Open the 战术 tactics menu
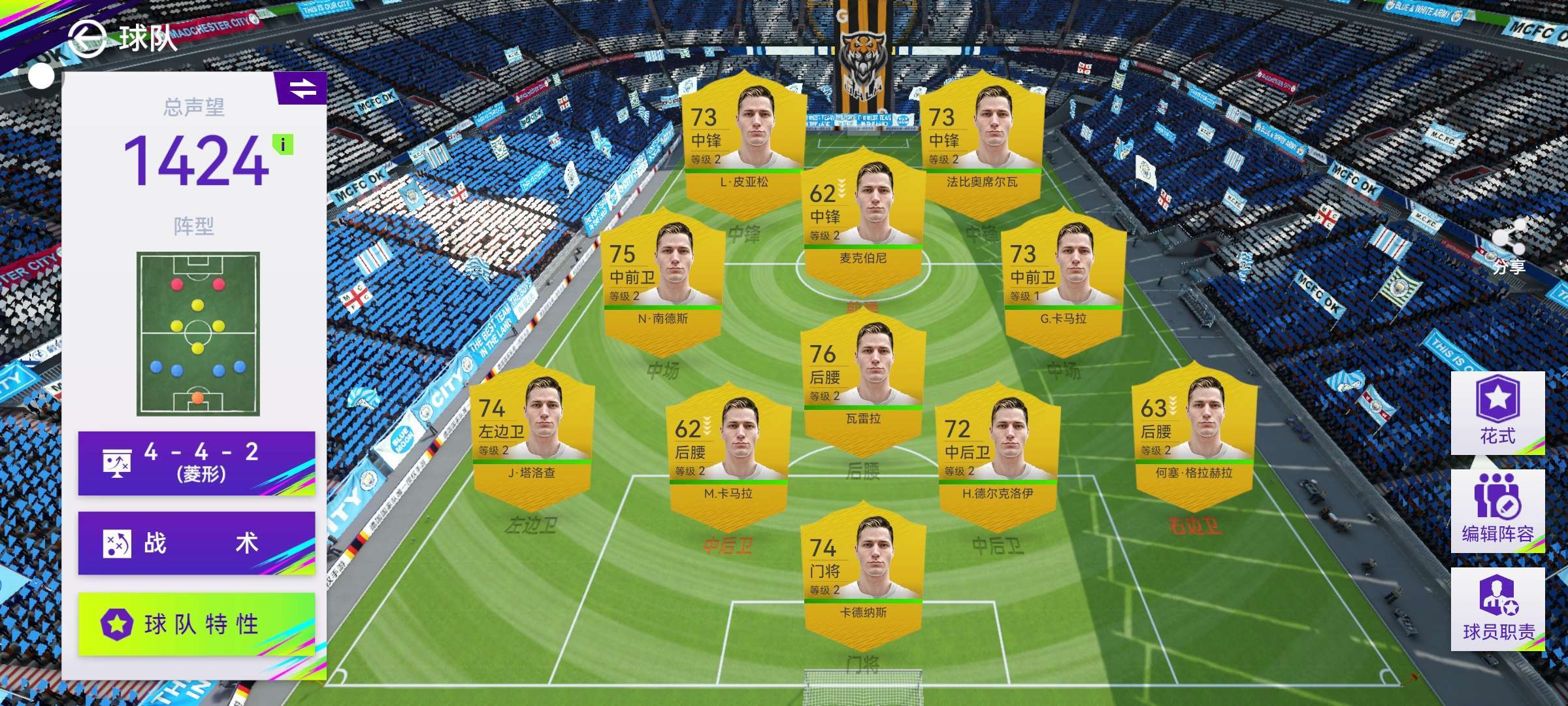The image size is (1568, 706). pos(196,543)
